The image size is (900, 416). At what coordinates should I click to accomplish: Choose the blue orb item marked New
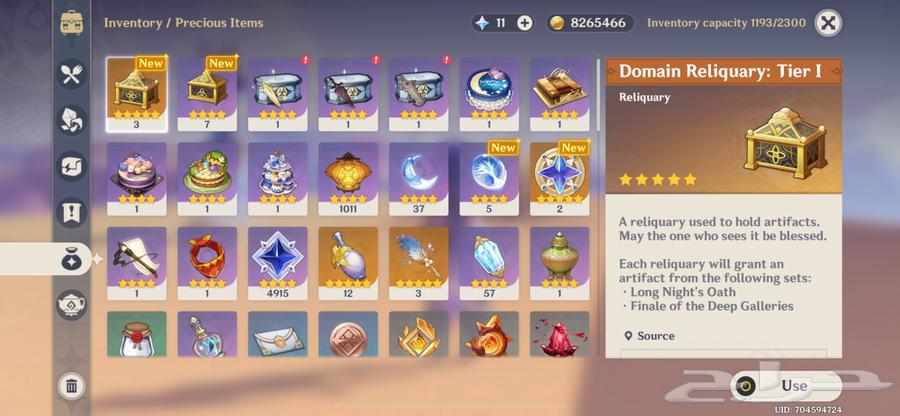point(489,176)
